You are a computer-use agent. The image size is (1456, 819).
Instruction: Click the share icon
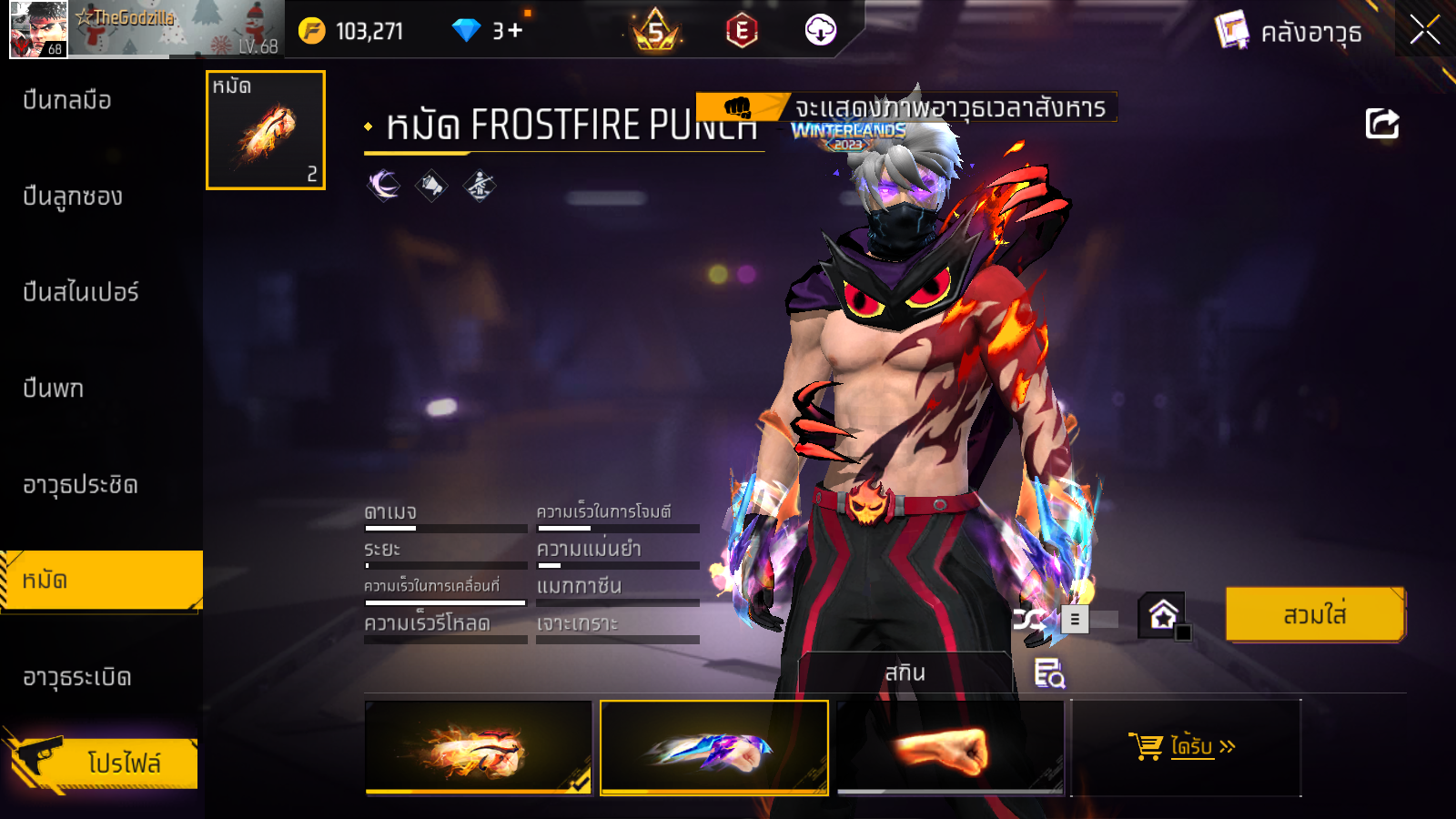[1381, 124]
